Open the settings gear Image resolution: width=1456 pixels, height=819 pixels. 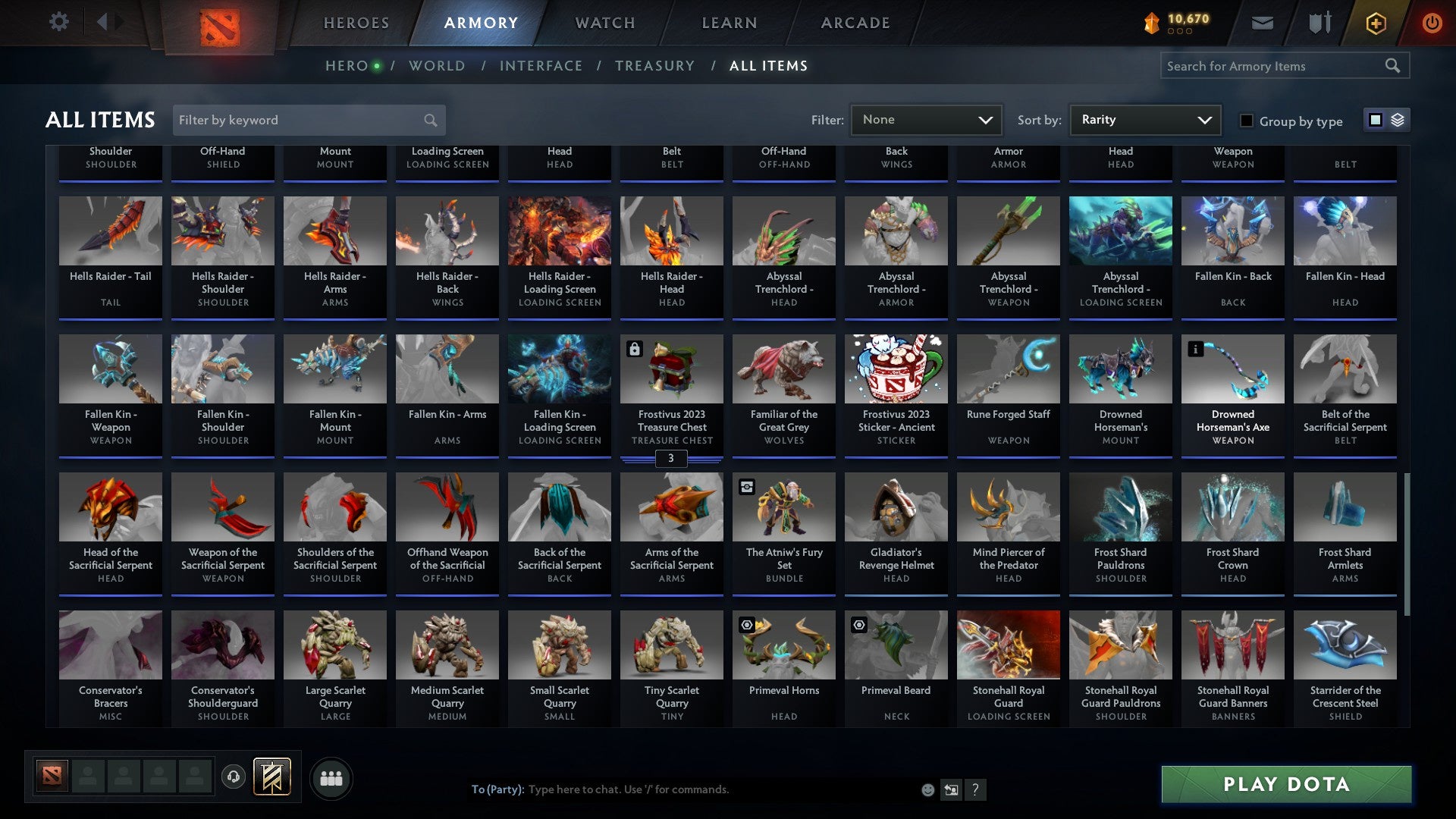click(x=58, y=22)
